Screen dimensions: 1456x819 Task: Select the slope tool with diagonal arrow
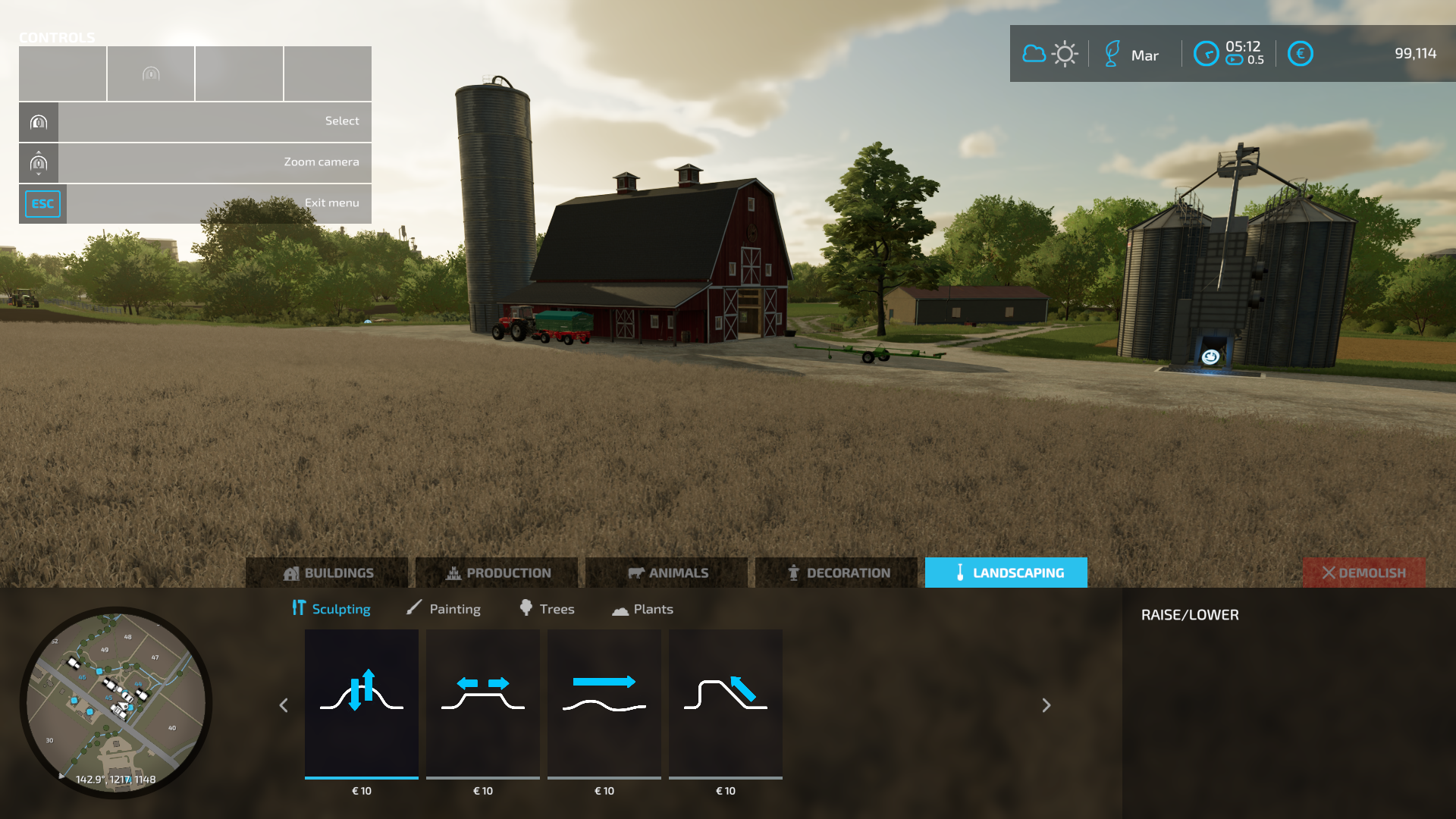click(x=726, y=703)
